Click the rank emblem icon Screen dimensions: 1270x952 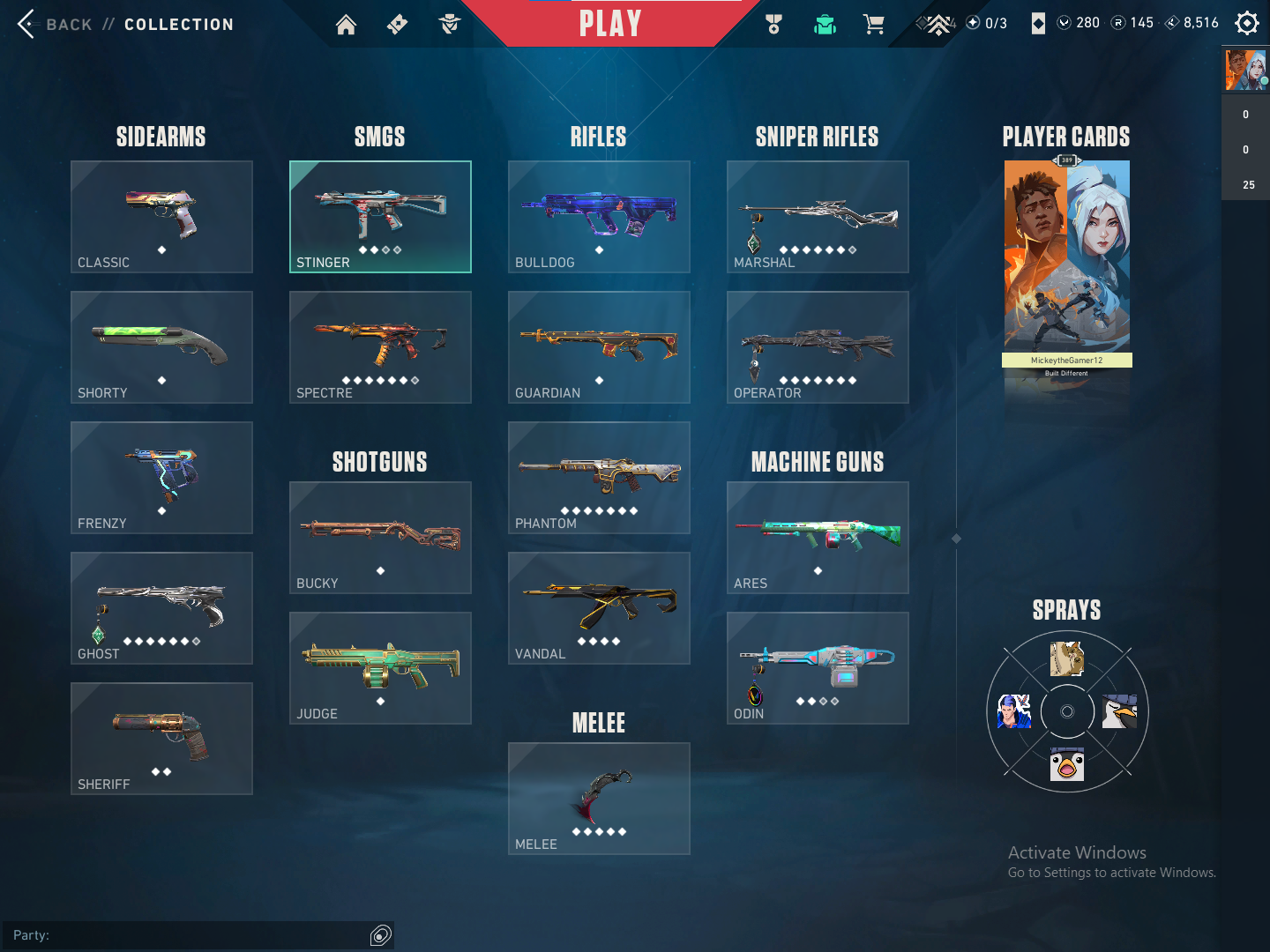(938, 24)
